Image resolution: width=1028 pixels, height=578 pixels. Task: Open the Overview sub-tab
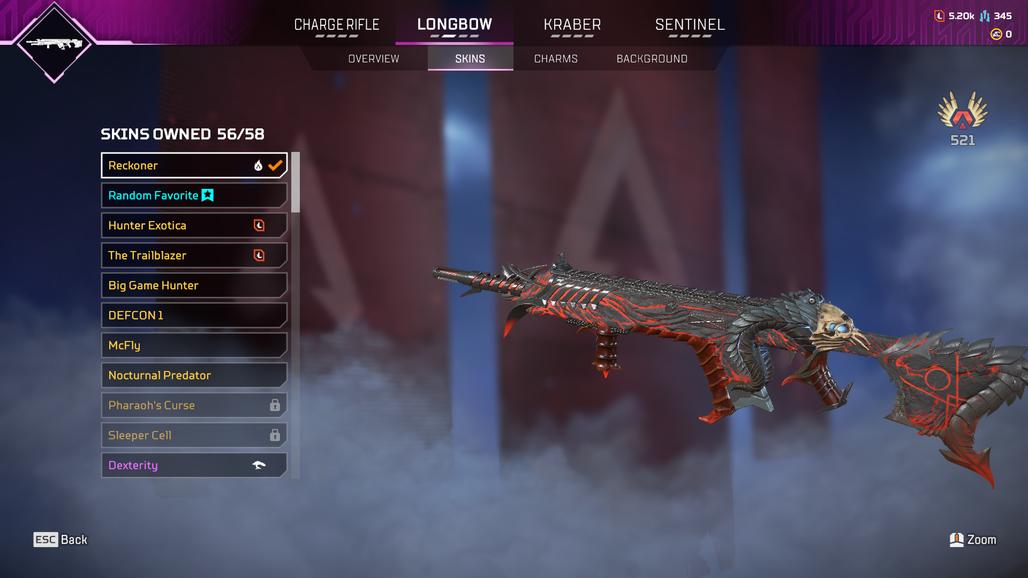pyautogui.click(x=373, y=59)
